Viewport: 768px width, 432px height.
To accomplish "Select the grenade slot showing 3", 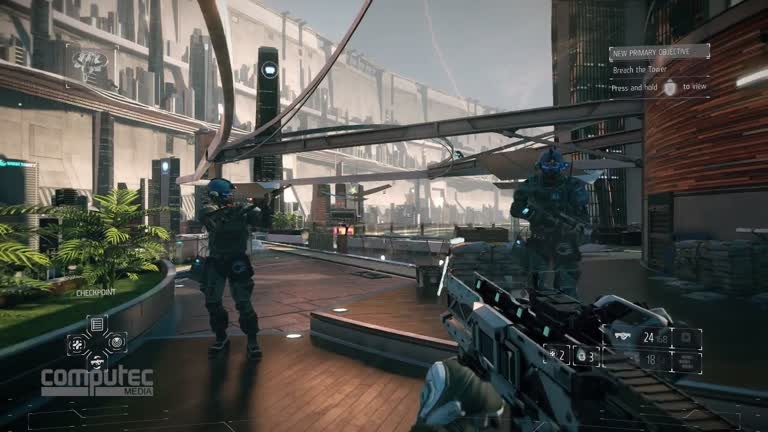I will pyautogui.click(x=585, y=355).
